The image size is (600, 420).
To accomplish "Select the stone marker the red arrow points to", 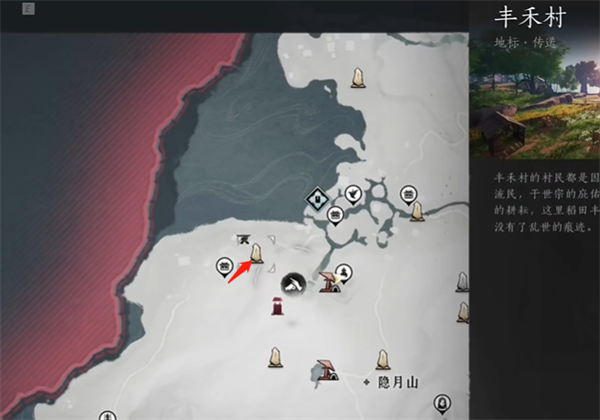I will [x=257, y=253].
